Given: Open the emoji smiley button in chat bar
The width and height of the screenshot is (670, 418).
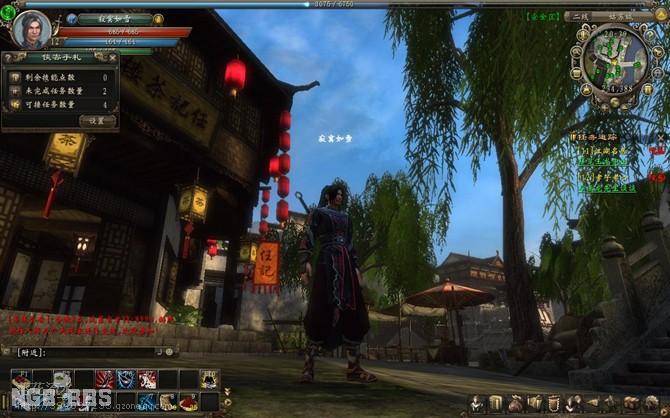Looking at the screenshot, I should tap(171, 351).
